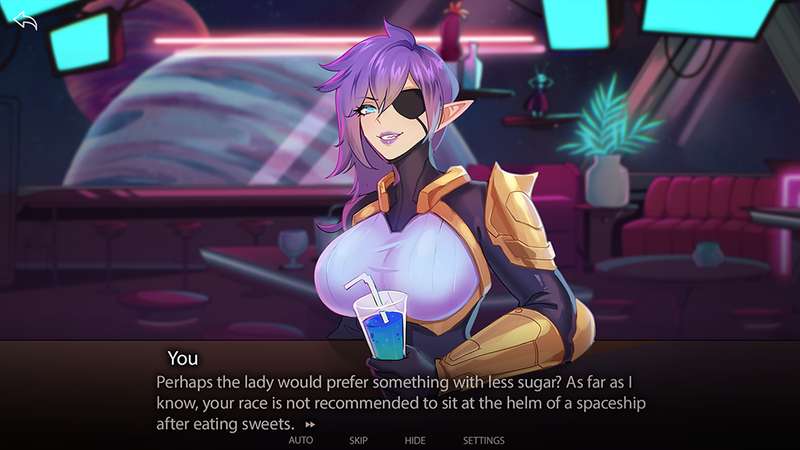
Task: Skip the dialogue with SKIP
Action: pyautogui.click(x=359, y=440)
